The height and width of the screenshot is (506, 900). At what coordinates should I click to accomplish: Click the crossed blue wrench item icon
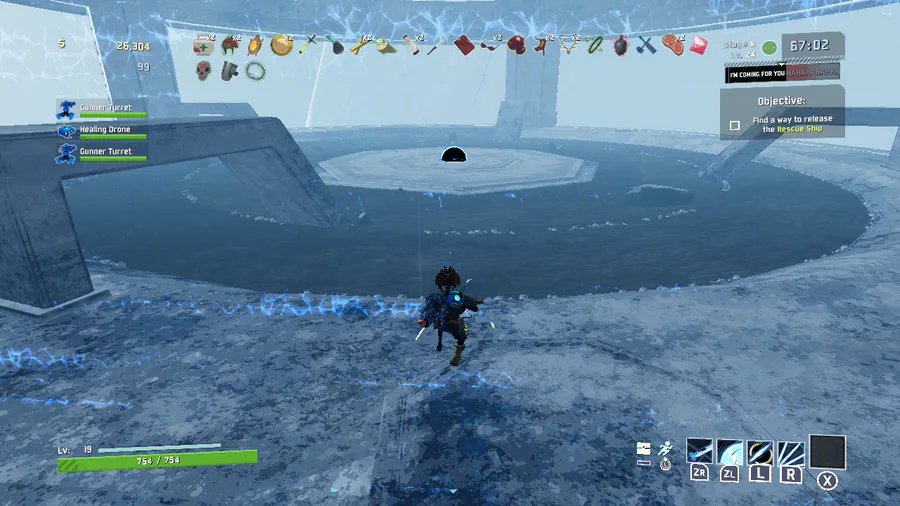click(646, 45)
